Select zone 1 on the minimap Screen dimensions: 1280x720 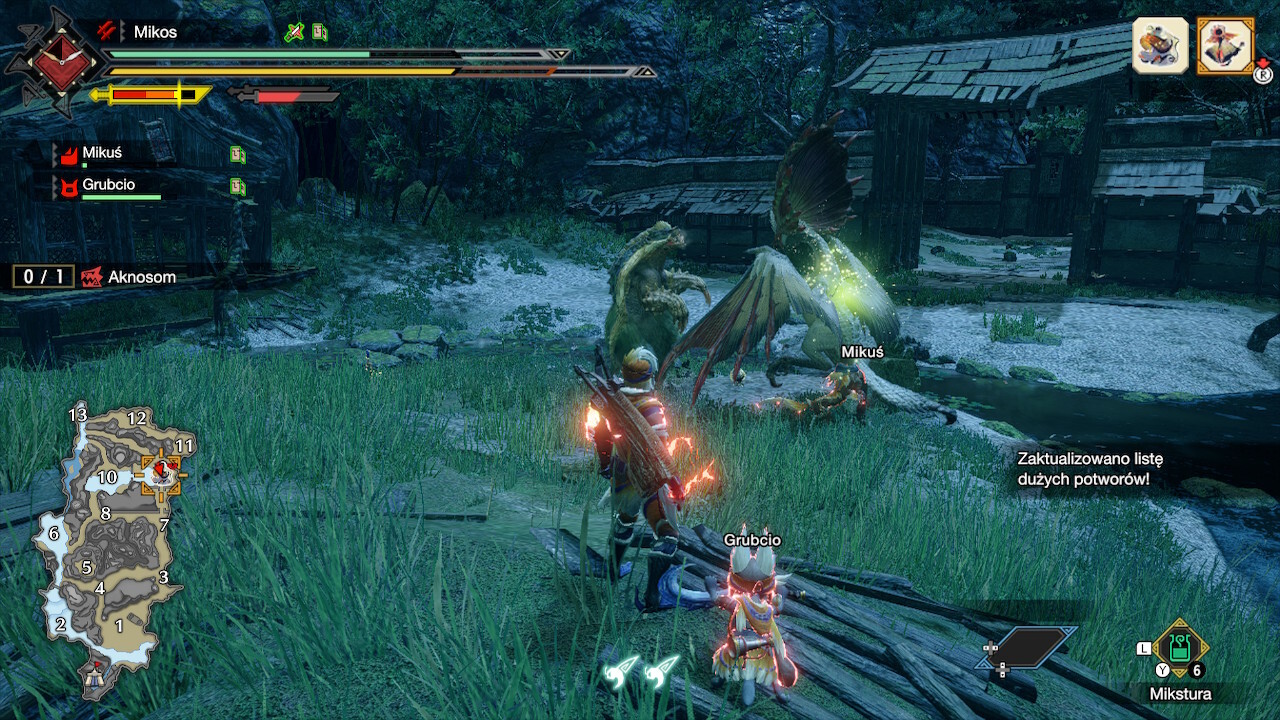[119, 626]
